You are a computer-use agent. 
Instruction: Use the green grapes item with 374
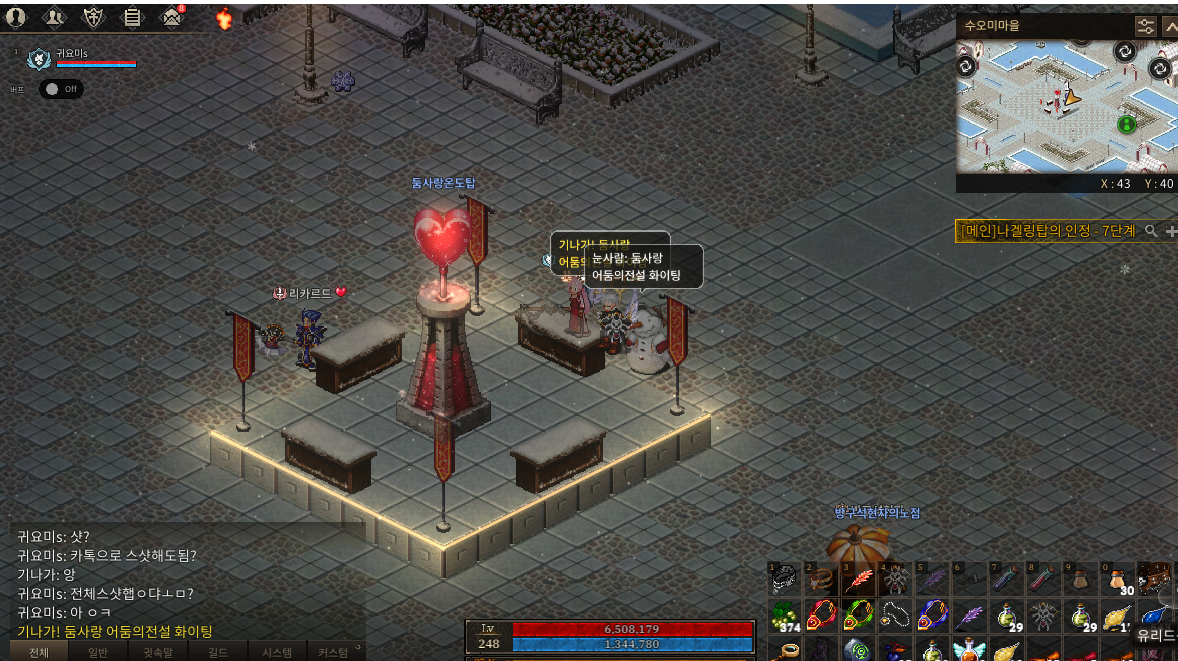[x=786, y=615]
